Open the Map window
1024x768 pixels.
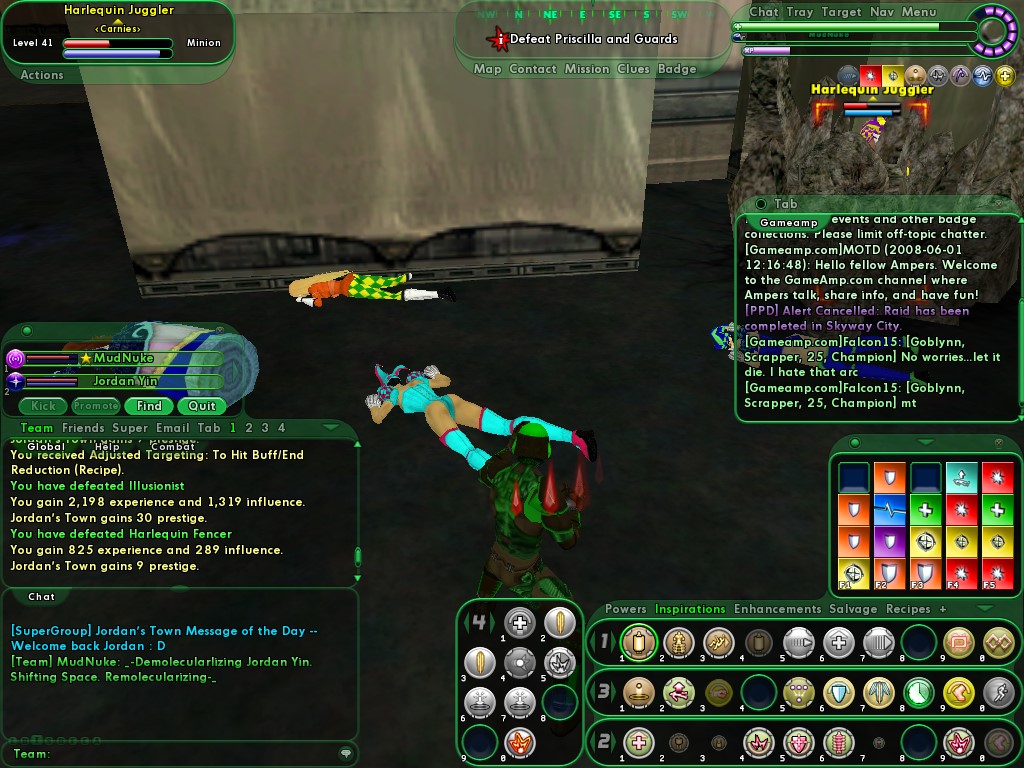(x=487, y=69)
